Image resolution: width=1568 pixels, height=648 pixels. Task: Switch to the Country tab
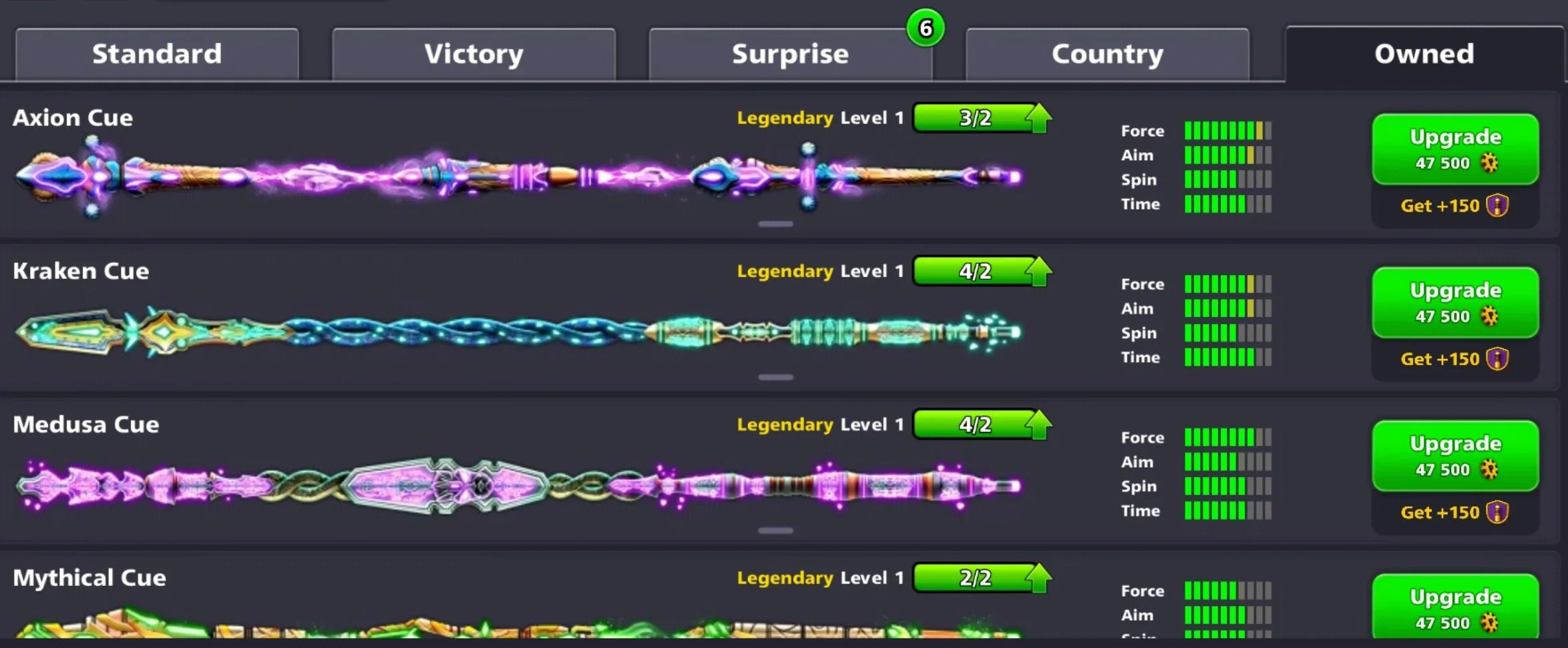pyautogui.click(x=1107, y=53)
